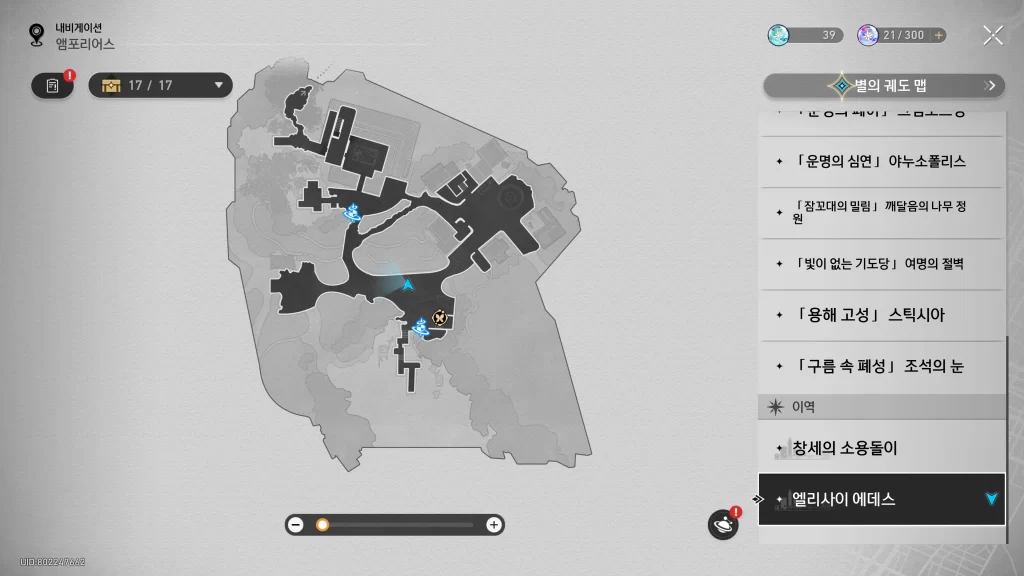
Task: Click the 앰포리어스 navigation location pin
Action: point(37,36)
